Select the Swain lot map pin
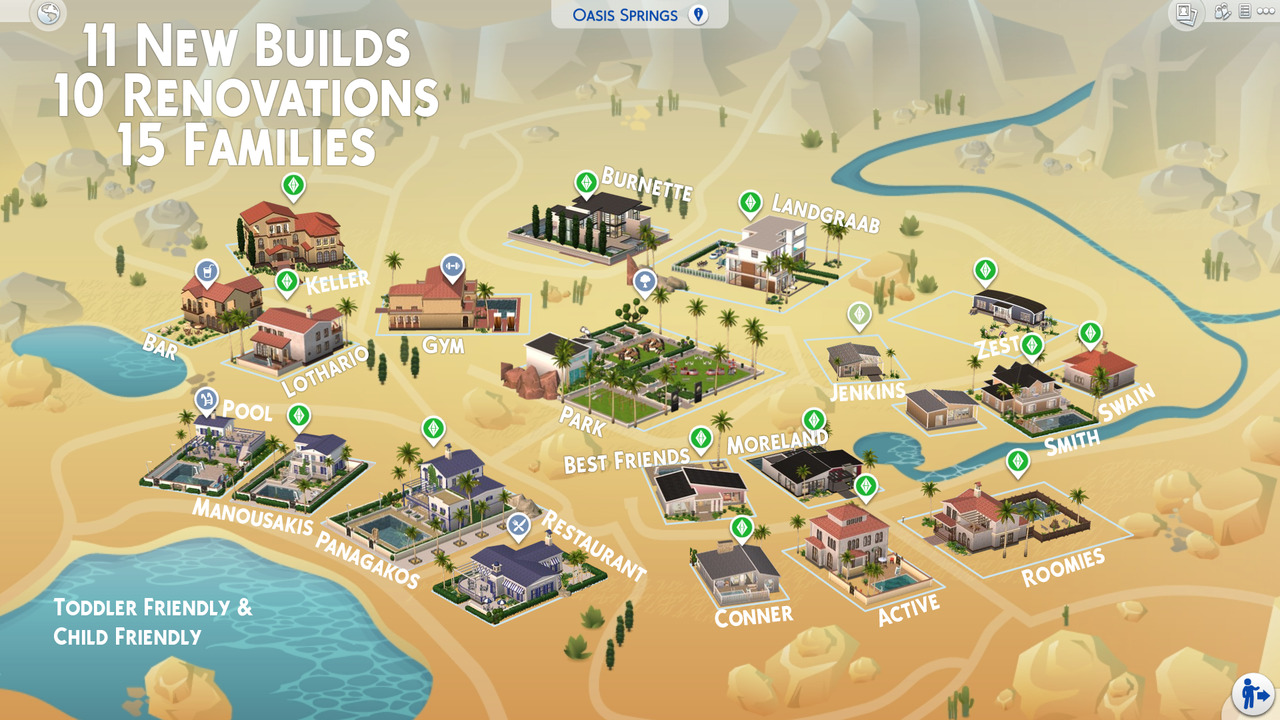 pos(1090,333)
